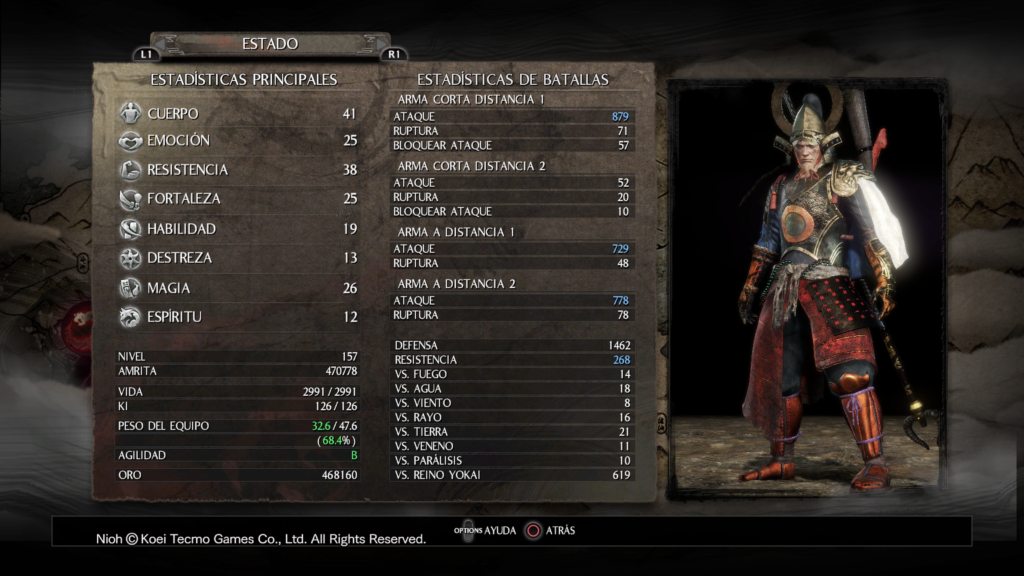Viewport: 1024px width, 576px height.
Task: Highlight the Espíritu stat row
Action: point(238,317)
